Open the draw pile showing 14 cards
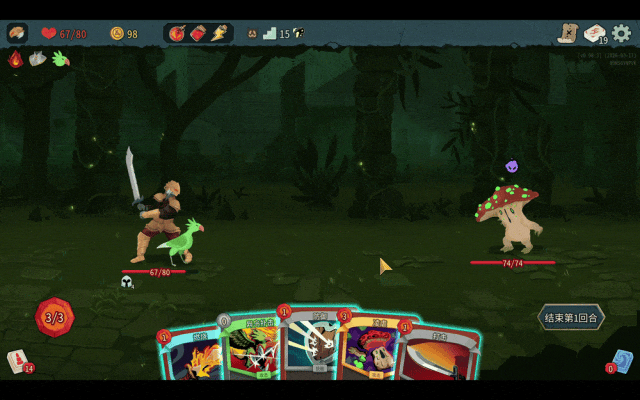The image size is (640, 400). click(x=18, y=361)
